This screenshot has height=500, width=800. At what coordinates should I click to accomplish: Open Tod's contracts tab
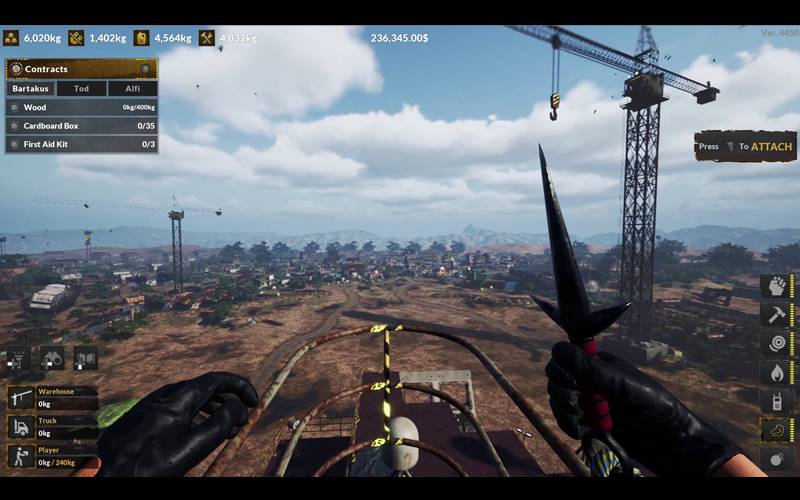coord(81,88)
